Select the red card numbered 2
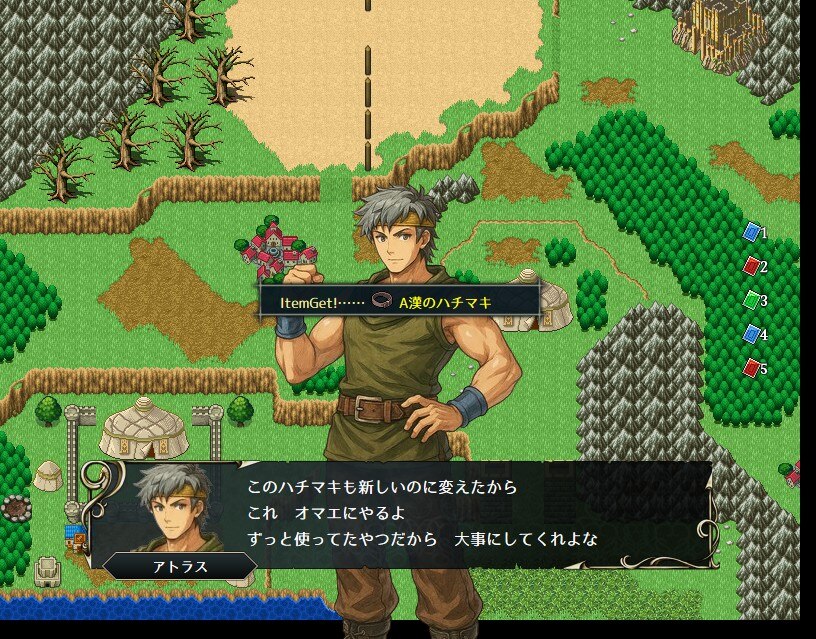The image size is (816, 639). [x=752, y=267]
